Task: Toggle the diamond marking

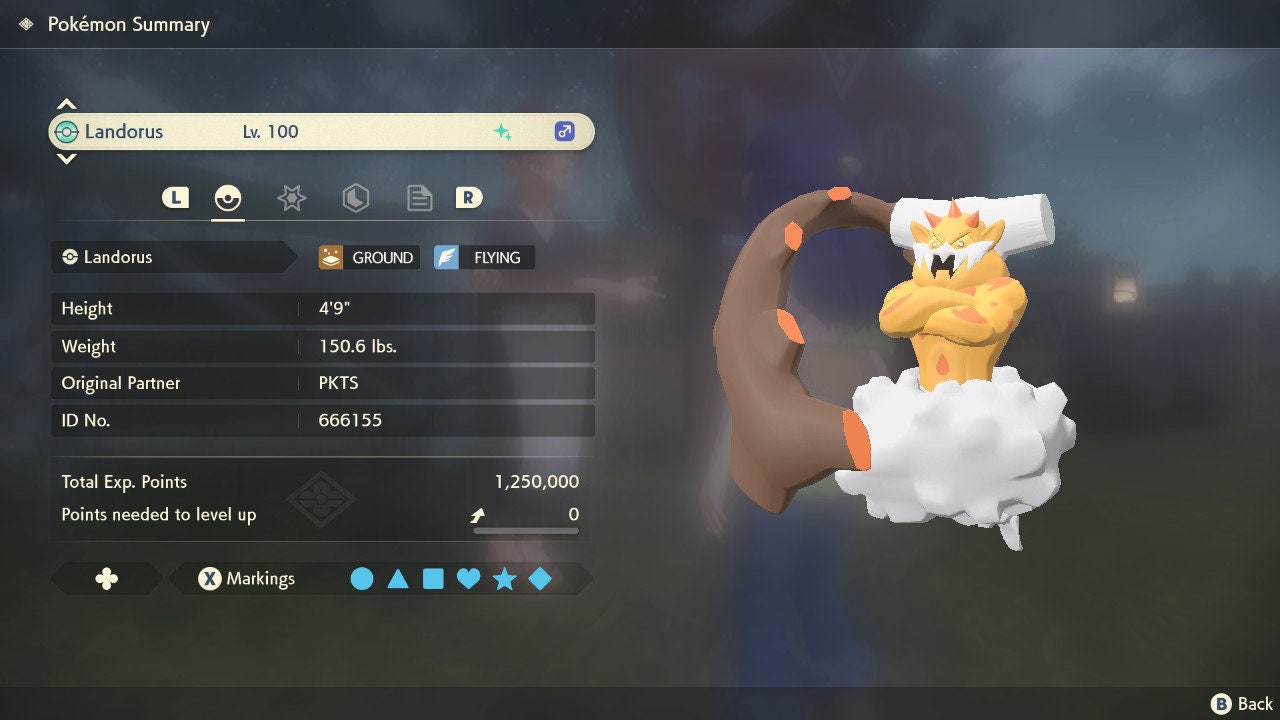Action: tap(540, 579)
